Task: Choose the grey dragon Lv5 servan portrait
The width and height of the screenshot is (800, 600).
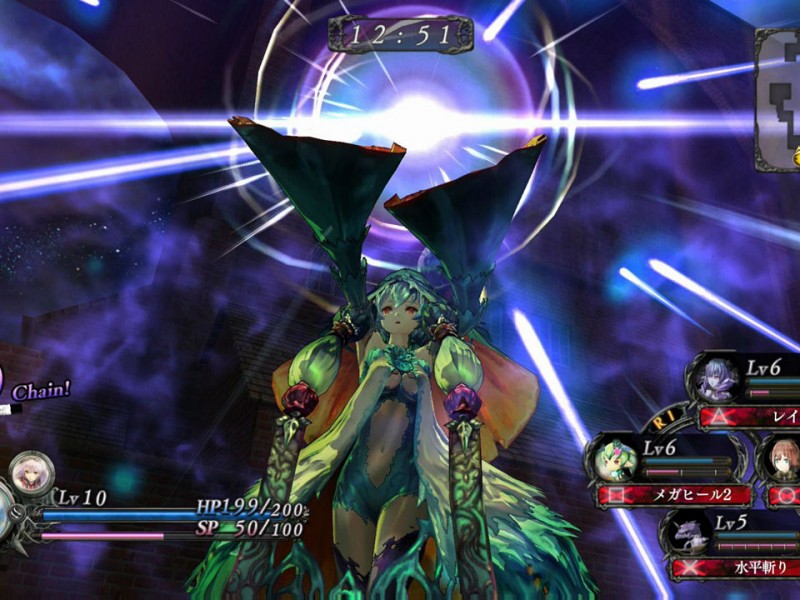Action: pyautogui.click(x=688, y=534)
